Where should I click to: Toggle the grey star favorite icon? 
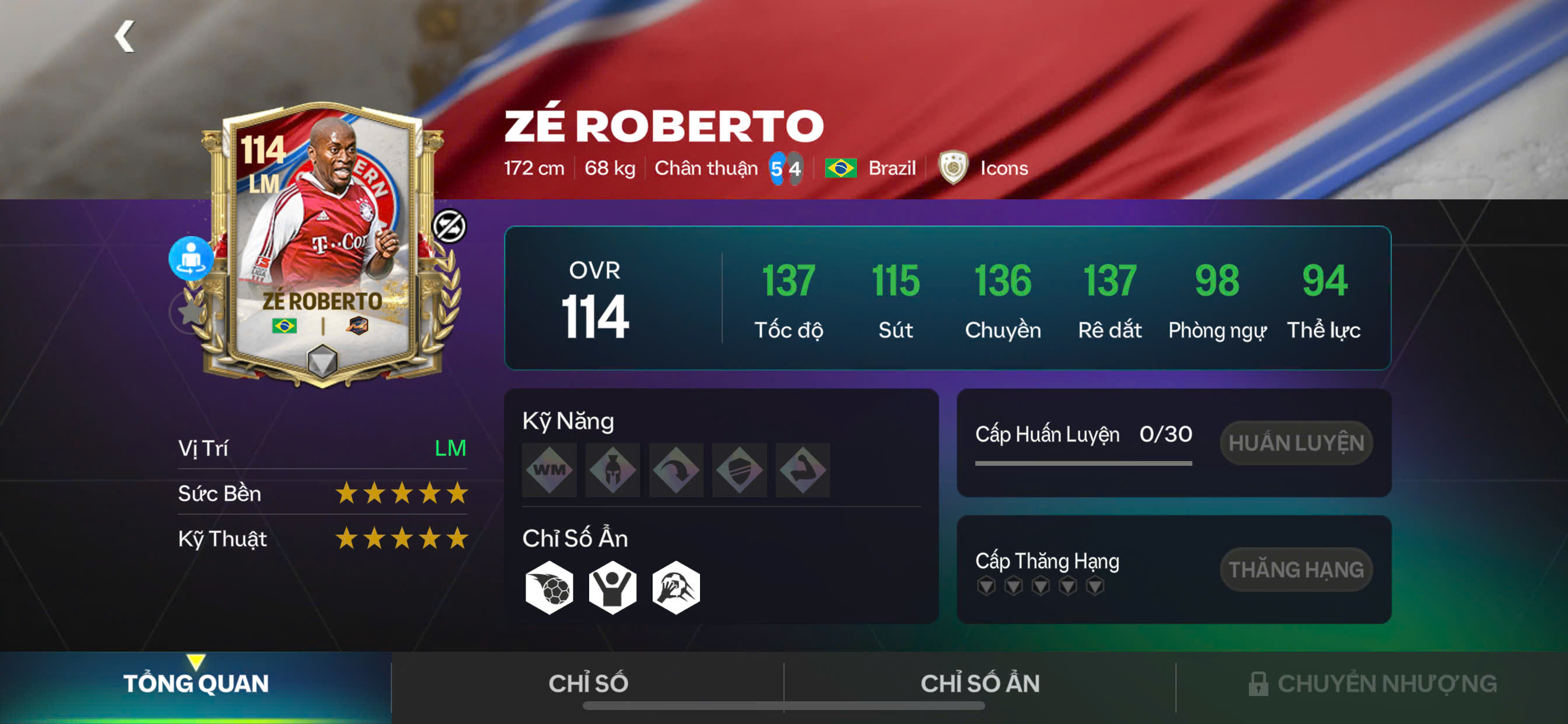(190, 312)
